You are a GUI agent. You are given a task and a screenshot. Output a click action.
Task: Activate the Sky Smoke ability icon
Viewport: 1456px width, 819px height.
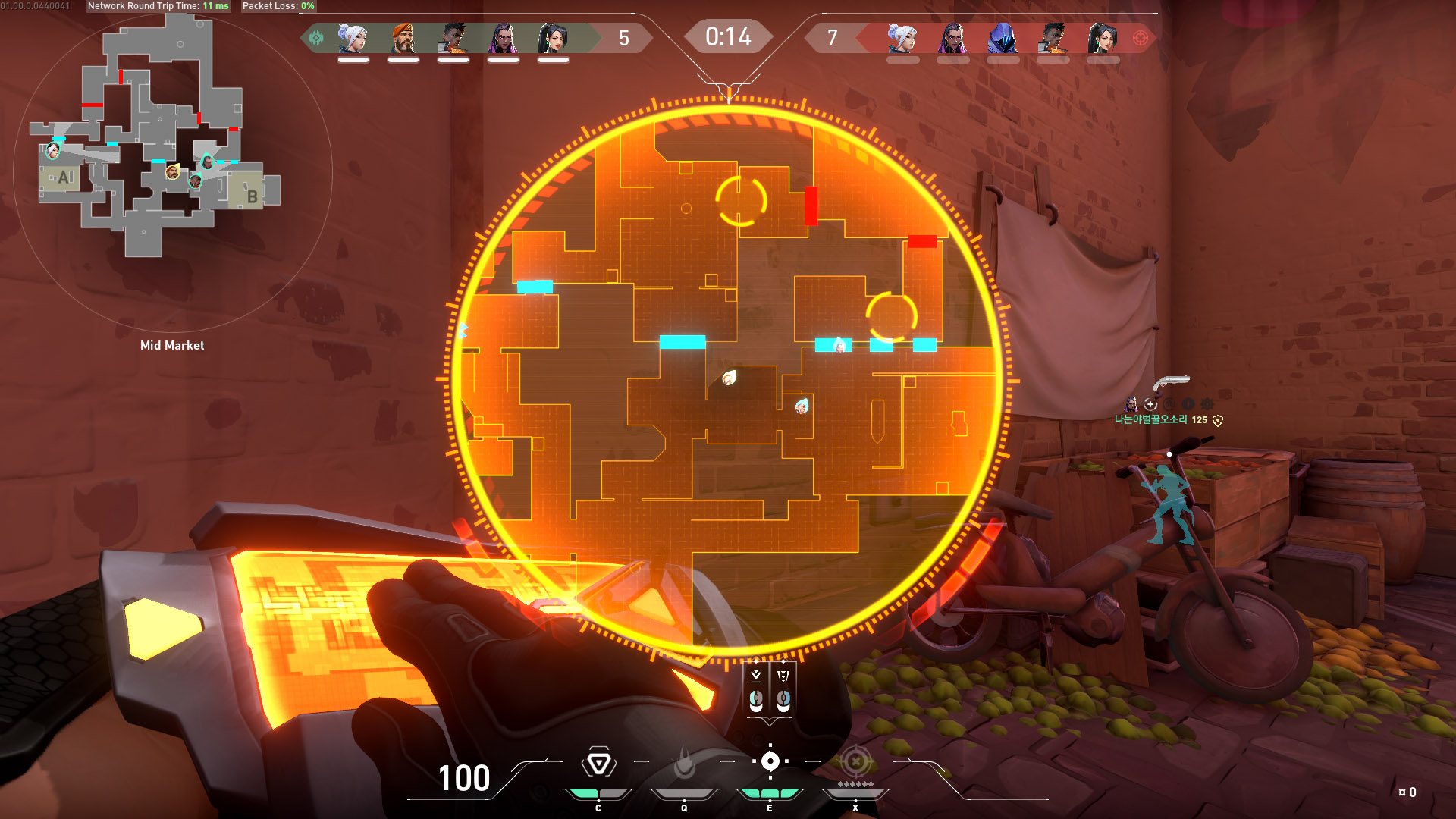770,761
